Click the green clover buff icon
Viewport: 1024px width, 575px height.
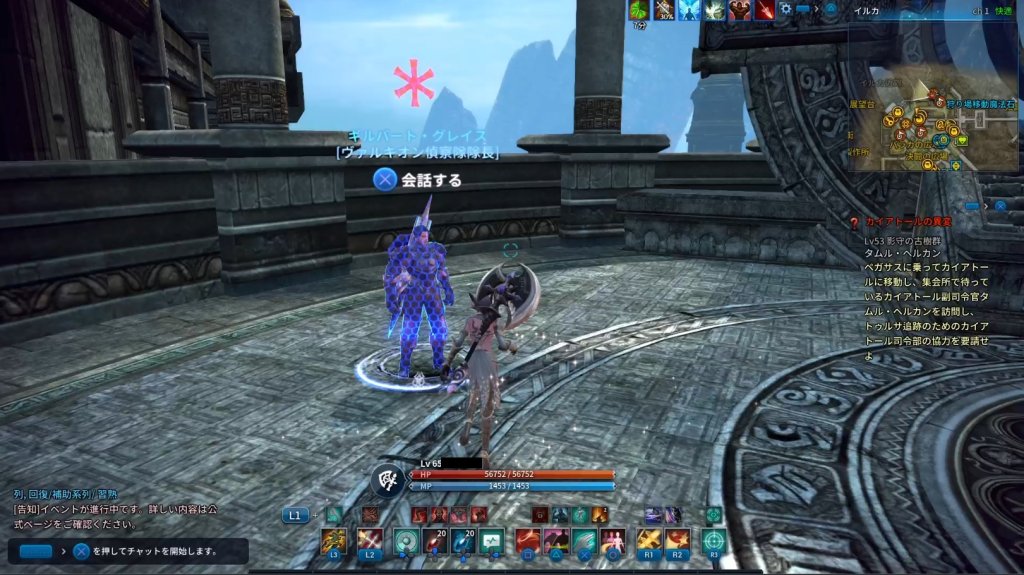(x=639, y=10)
